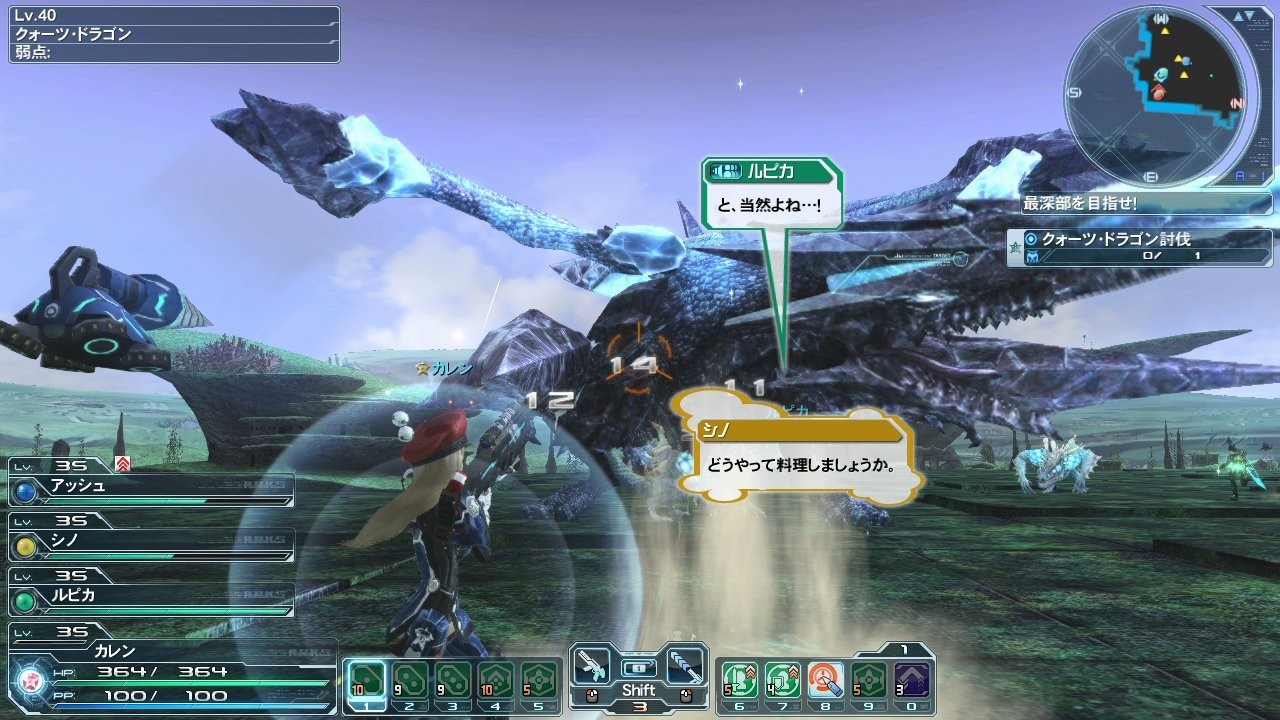Select party member アッシュ in party list
1280x720 pixels.
152,489
